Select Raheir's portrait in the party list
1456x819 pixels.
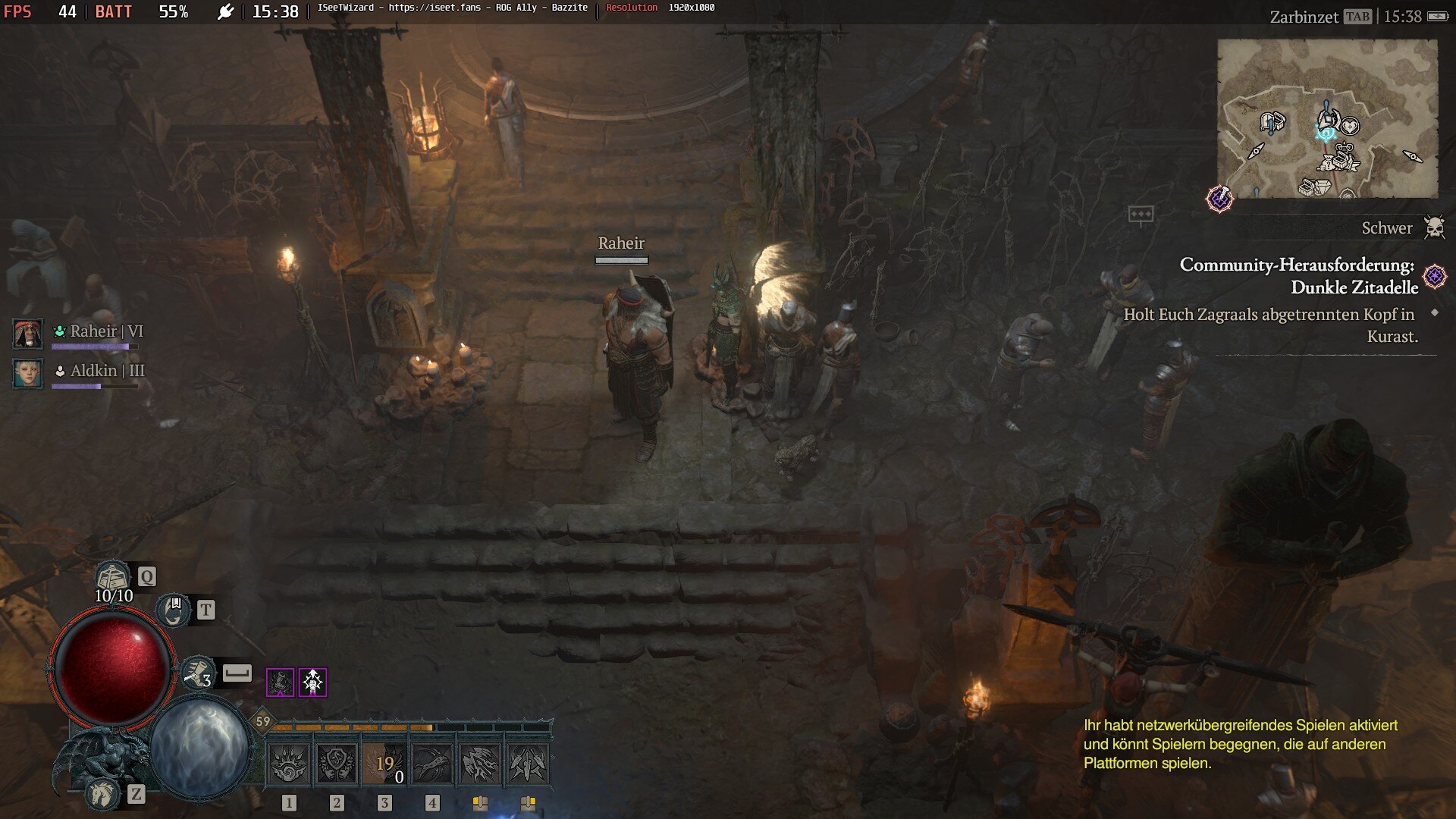click(x=28, y=334)
